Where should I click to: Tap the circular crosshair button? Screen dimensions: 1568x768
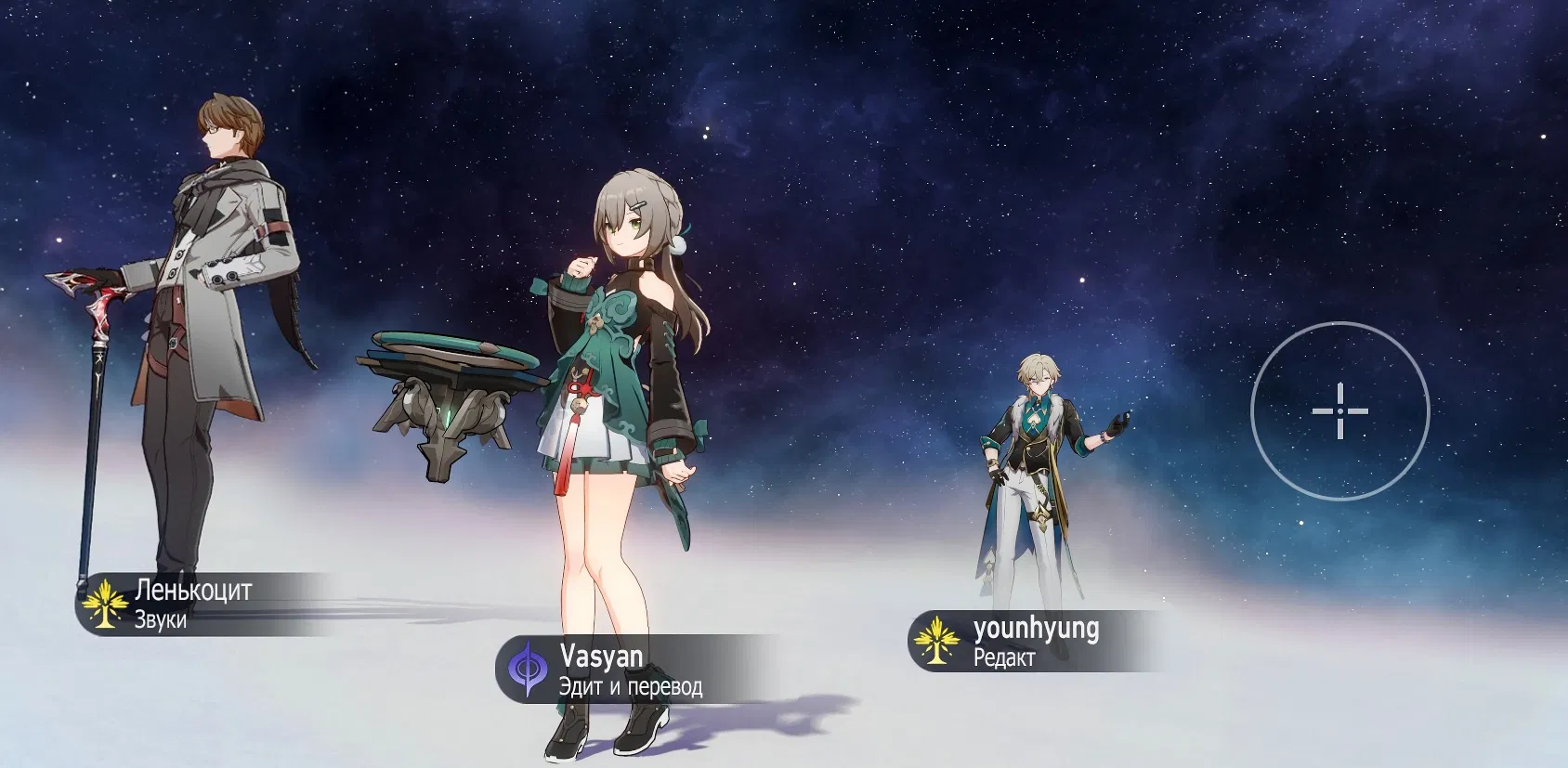tap(1339, 410)
